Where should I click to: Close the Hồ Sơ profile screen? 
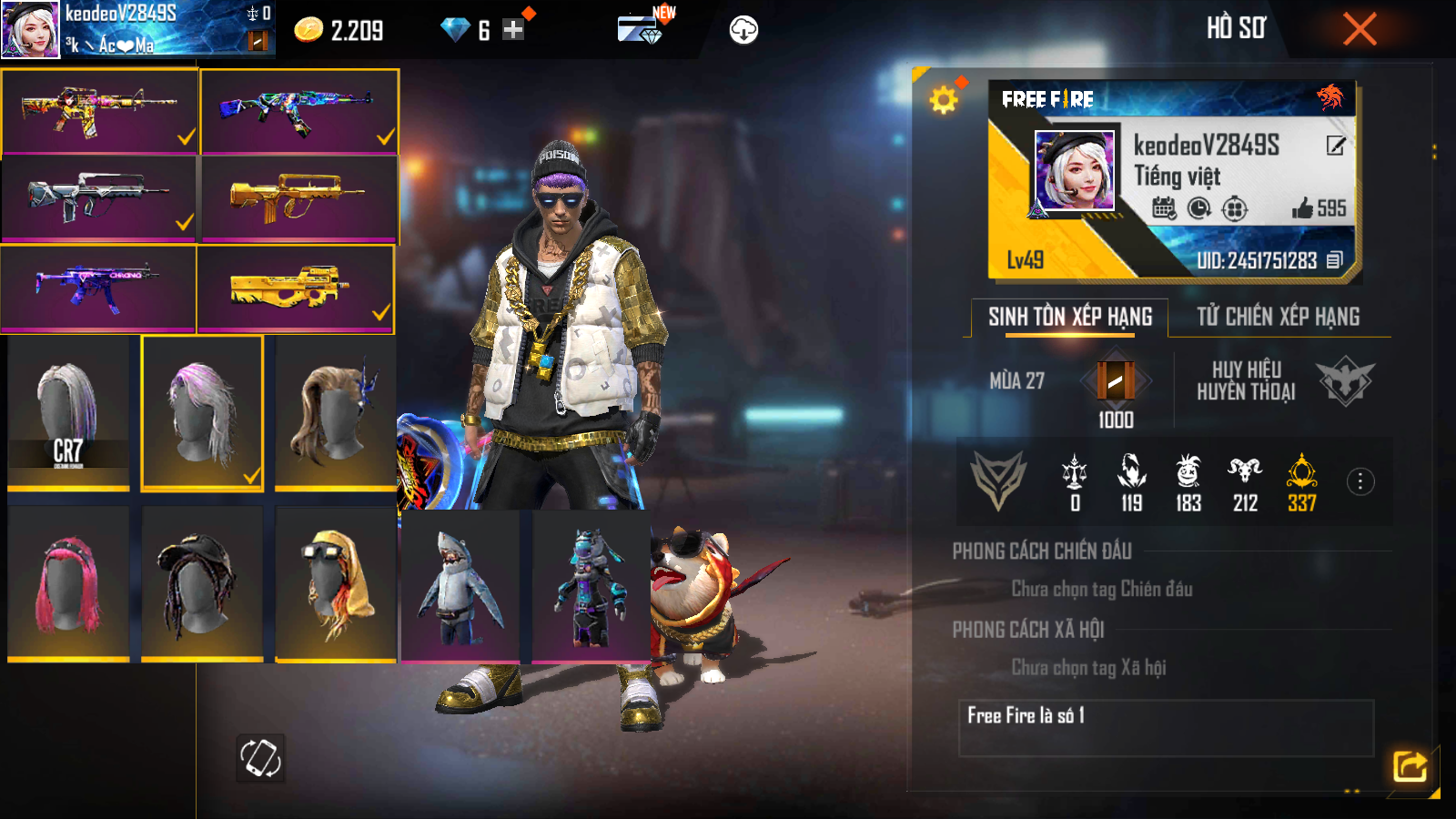pos(1360,29)
